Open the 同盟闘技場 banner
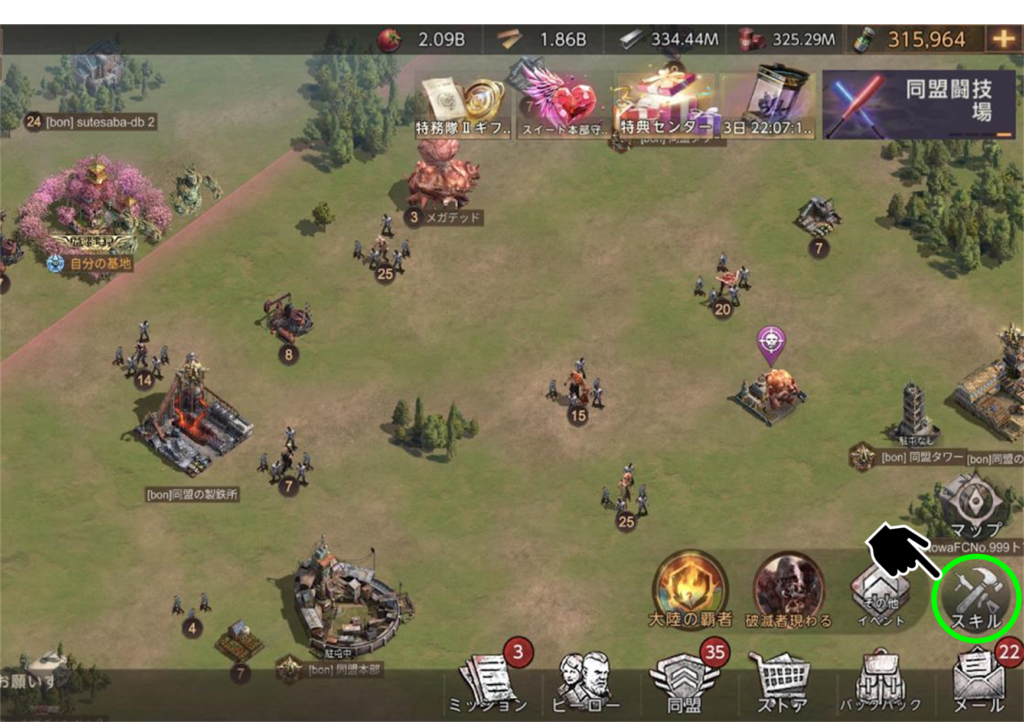Image resolution: width=1024 pixels, height=722 pixels. click(920, 105)
